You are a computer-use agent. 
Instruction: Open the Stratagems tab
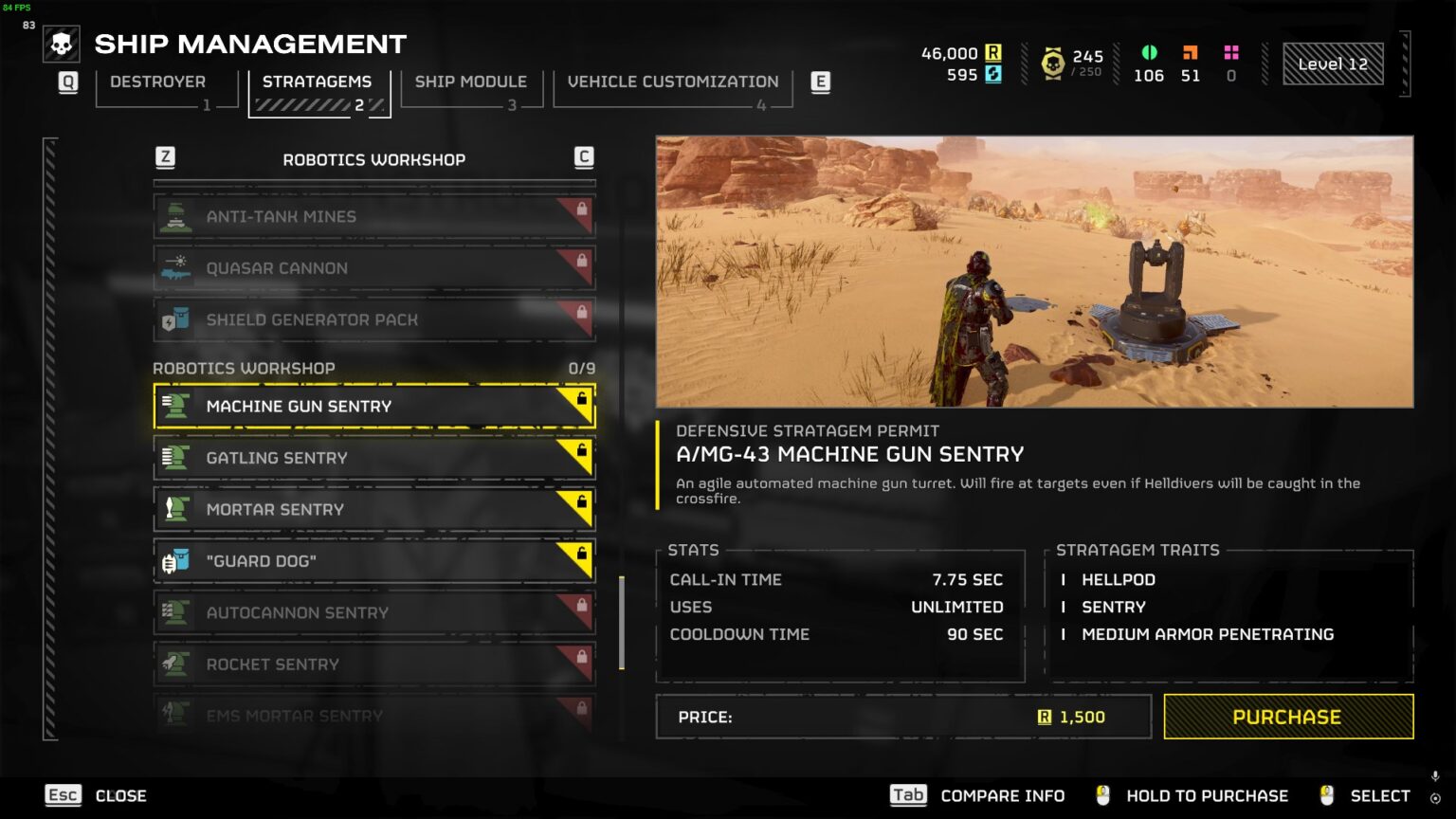point(318,82)
